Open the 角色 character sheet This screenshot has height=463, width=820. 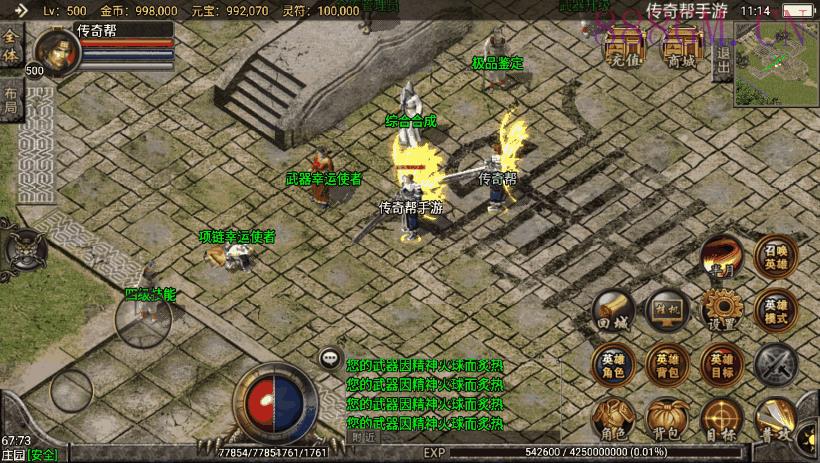(x=612, y=419)
